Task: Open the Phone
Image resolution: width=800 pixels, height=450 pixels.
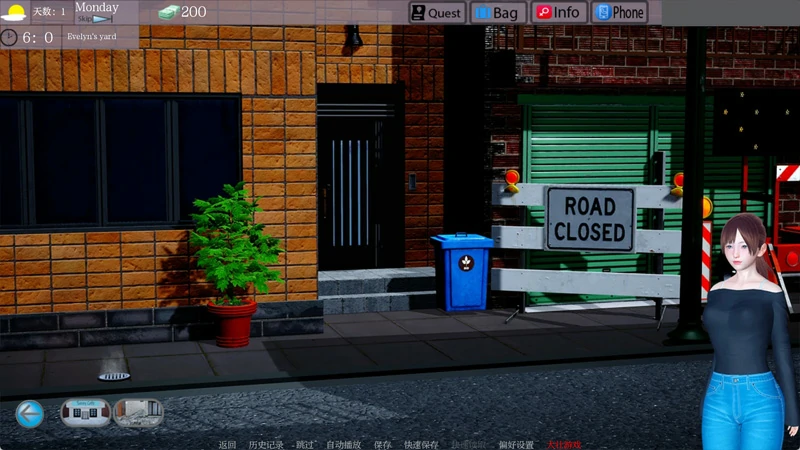Action: pos(619,13)
